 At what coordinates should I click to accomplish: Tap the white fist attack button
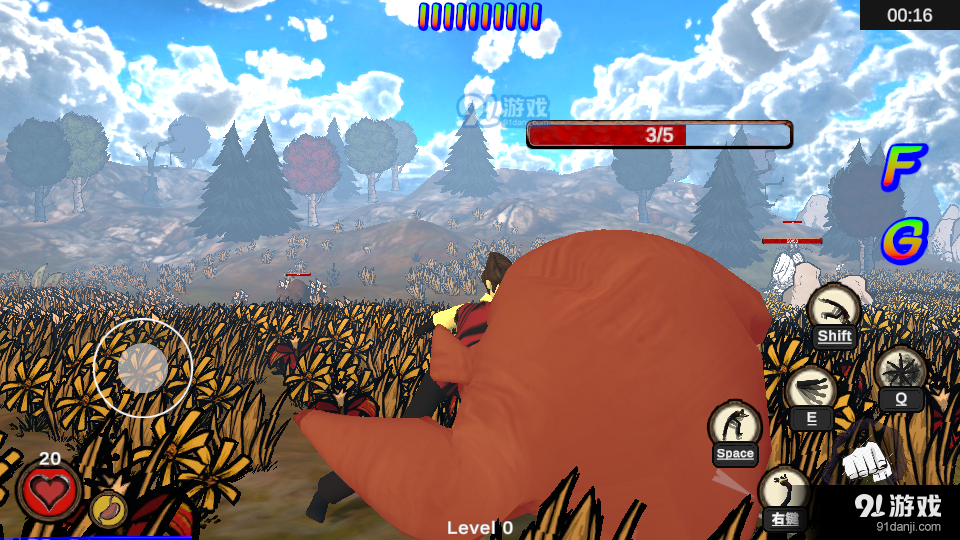tap(866, 461)
